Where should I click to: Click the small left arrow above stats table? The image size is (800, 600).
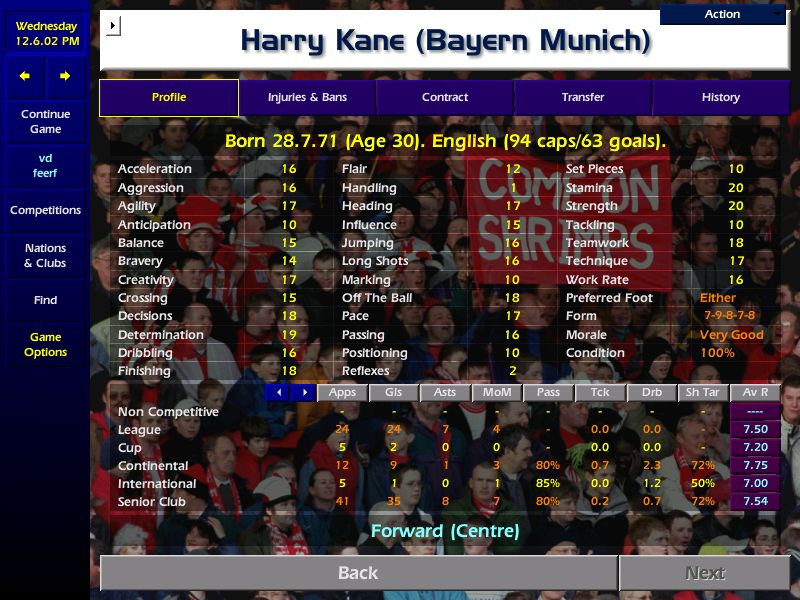279,393
